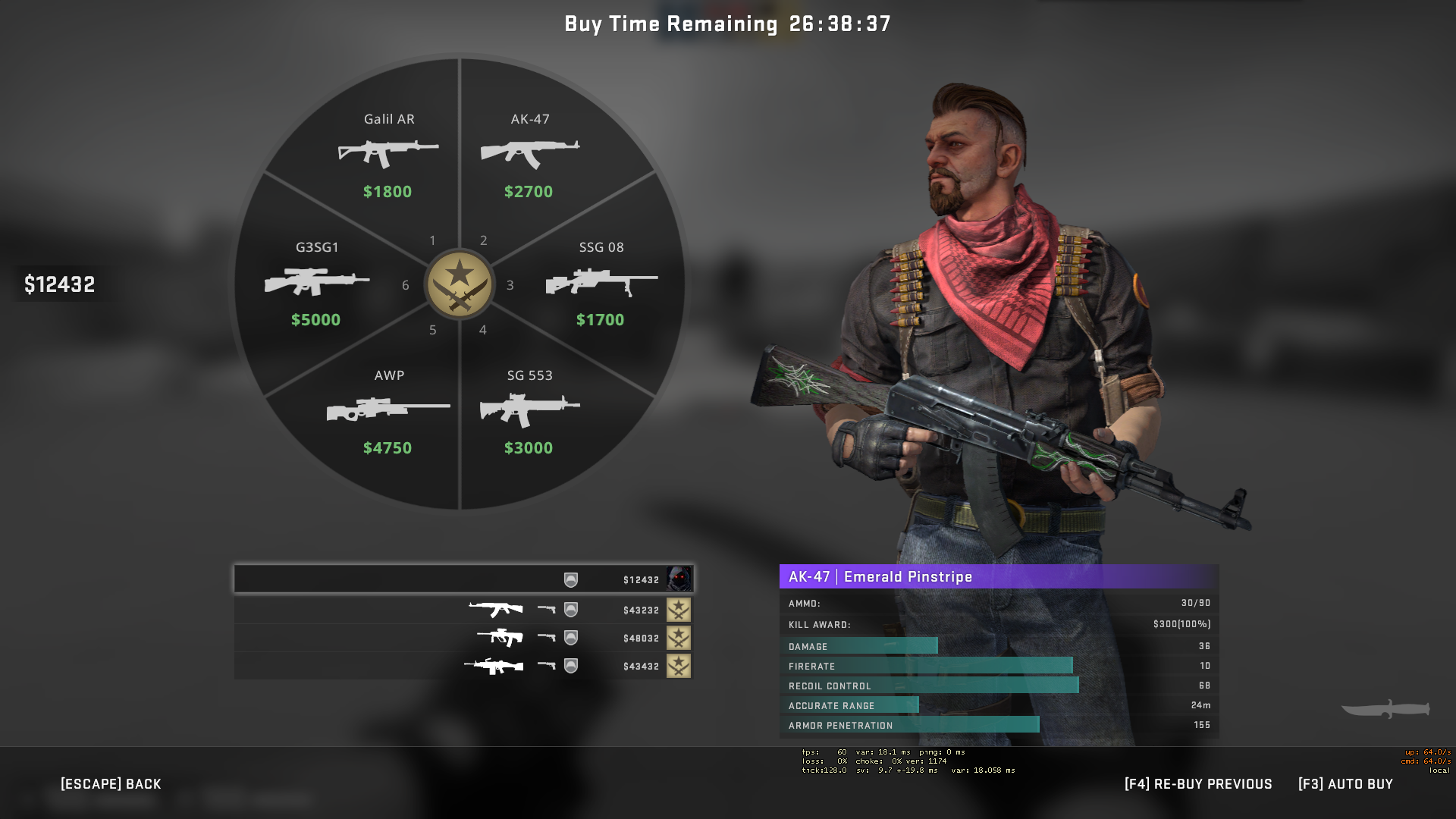Open wheel segment numbered 4

click(x=483, y=331)
